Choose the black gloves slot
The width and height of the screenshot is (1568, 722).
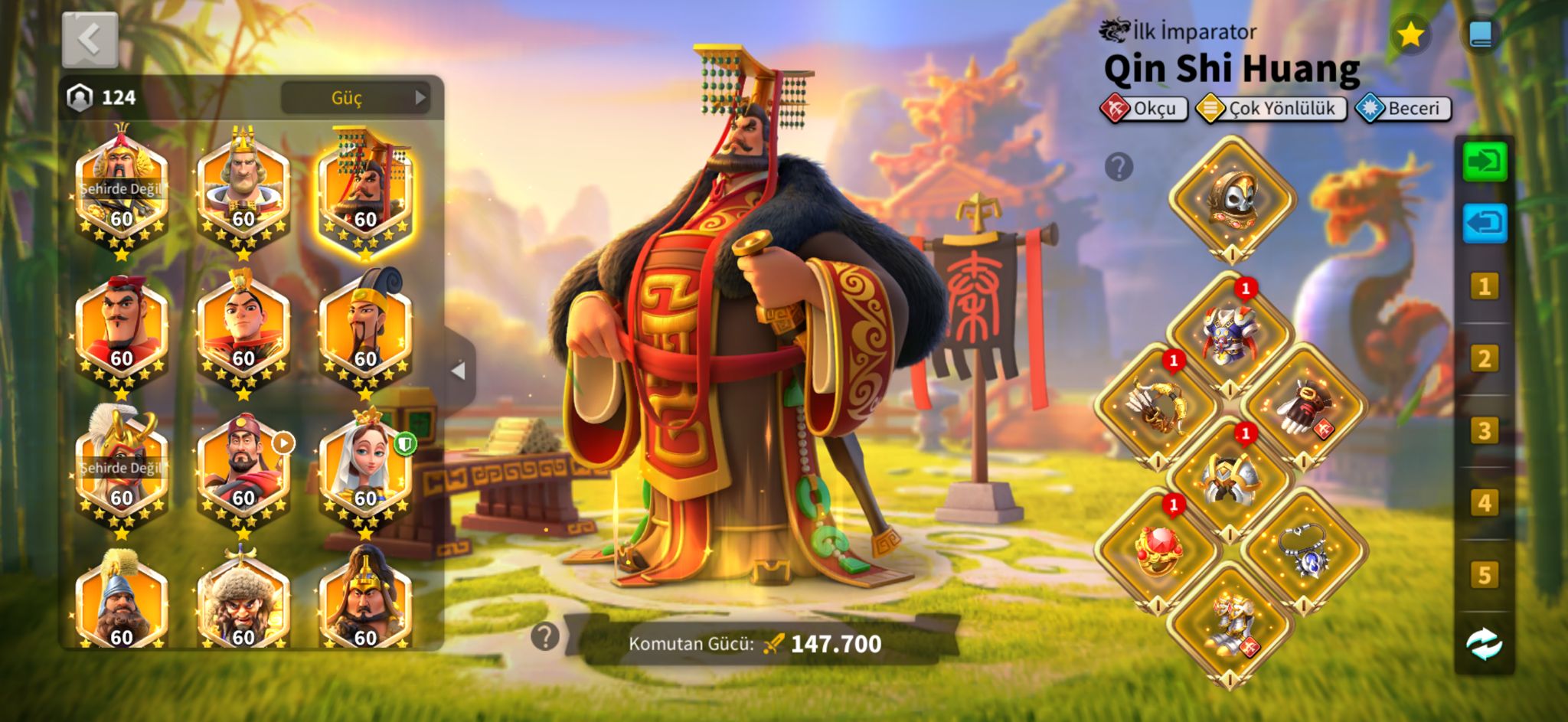[x=1304, y=406]
